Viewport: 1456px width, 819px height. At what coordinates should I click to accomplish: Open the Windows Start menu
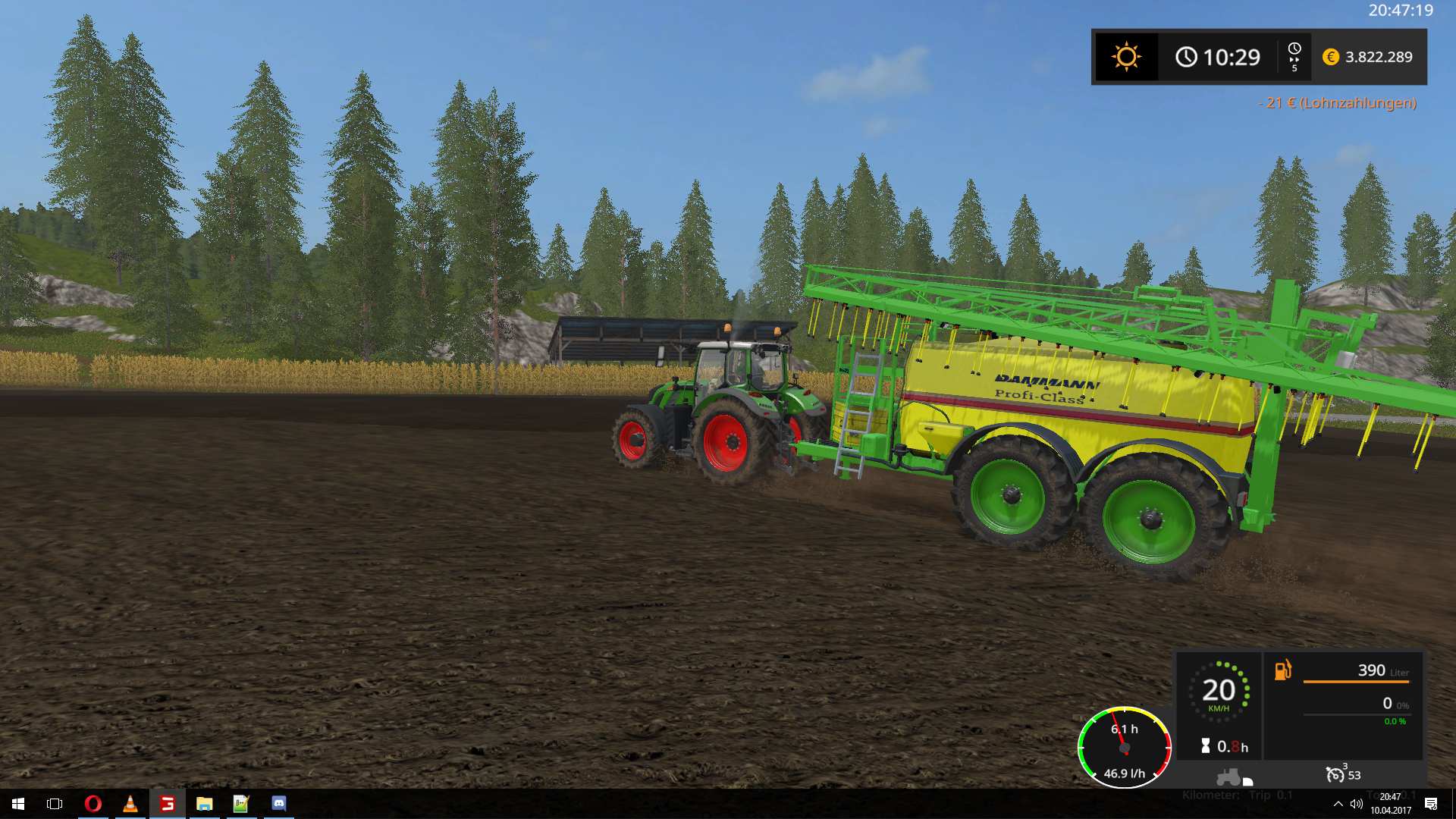click(x=18, y=804)
